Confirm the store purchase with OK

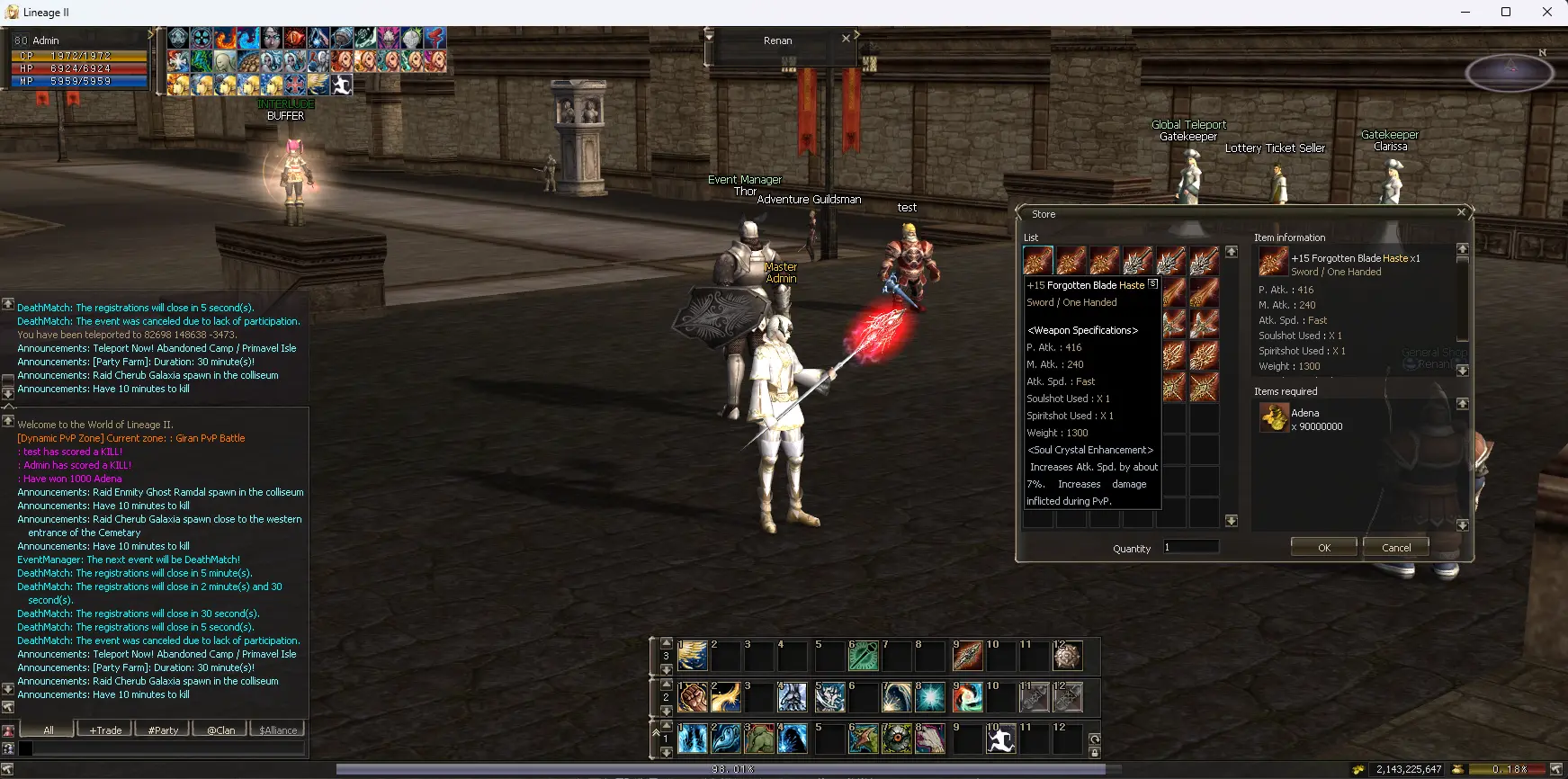[x=1323, y=547]
